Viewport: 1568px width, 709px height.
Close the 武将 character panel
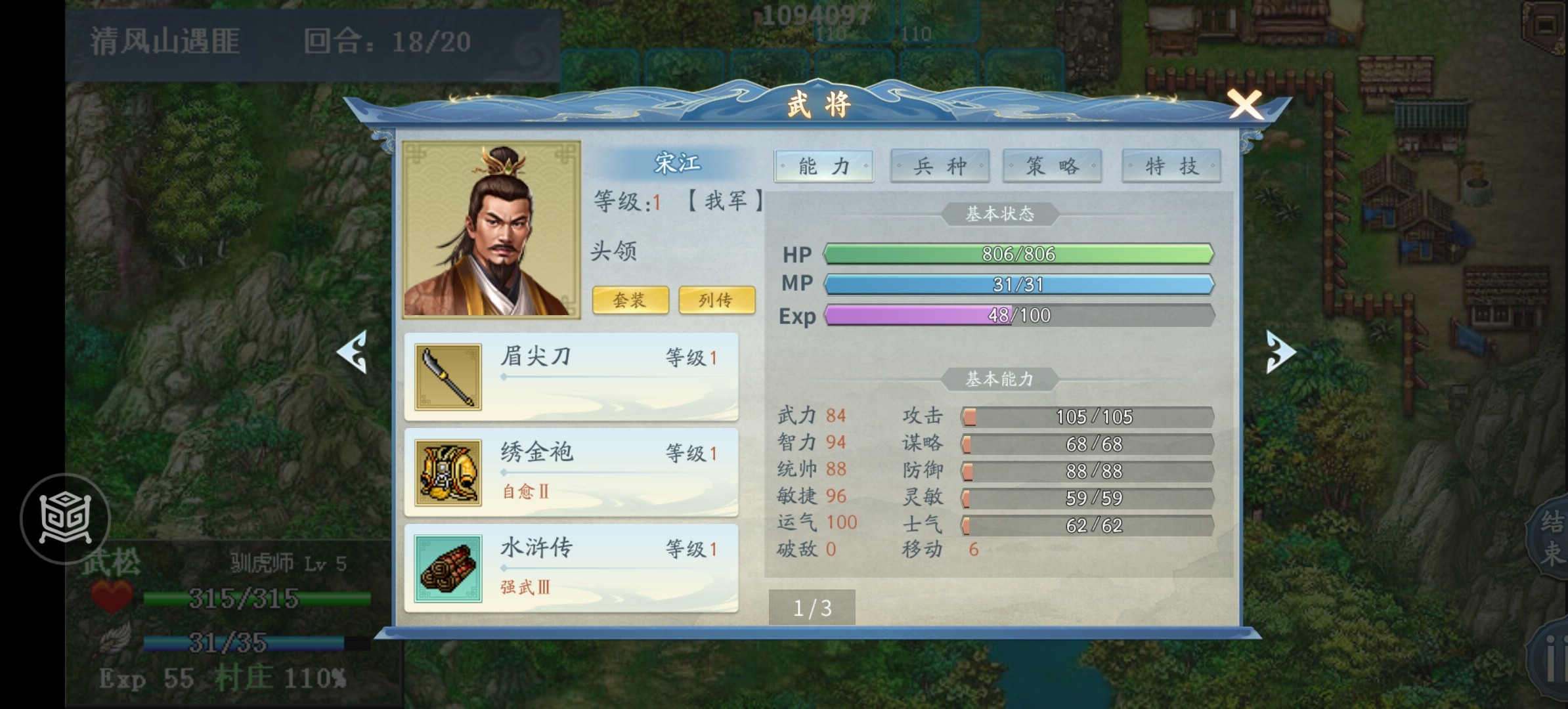pos(1244,105)
